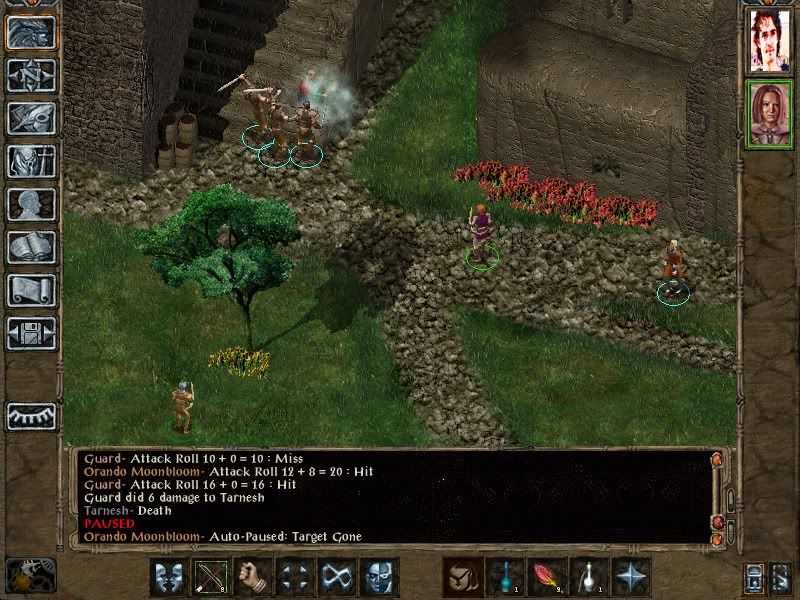This screenshot has height=600, width=800.
Task: Open the priest scroll button
Action: [x=31, y=290]
